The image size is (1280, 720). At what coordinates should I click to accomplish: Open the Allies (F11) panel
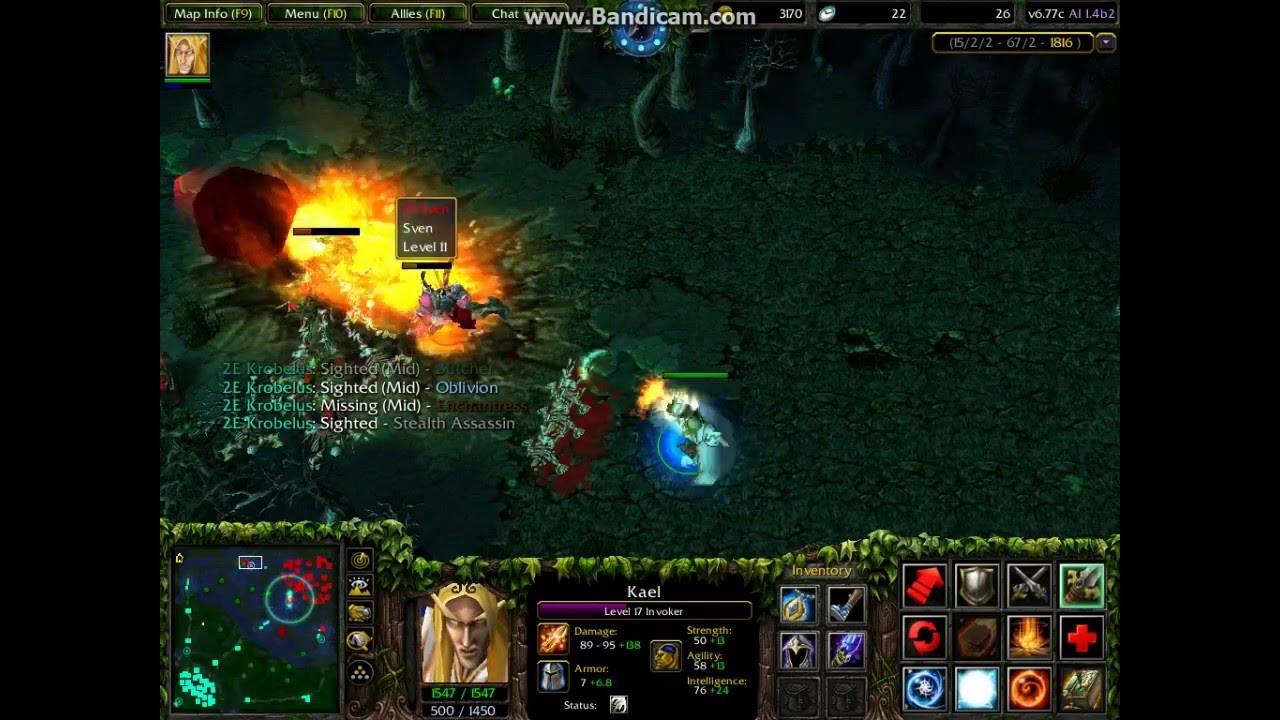coord(417,14)
